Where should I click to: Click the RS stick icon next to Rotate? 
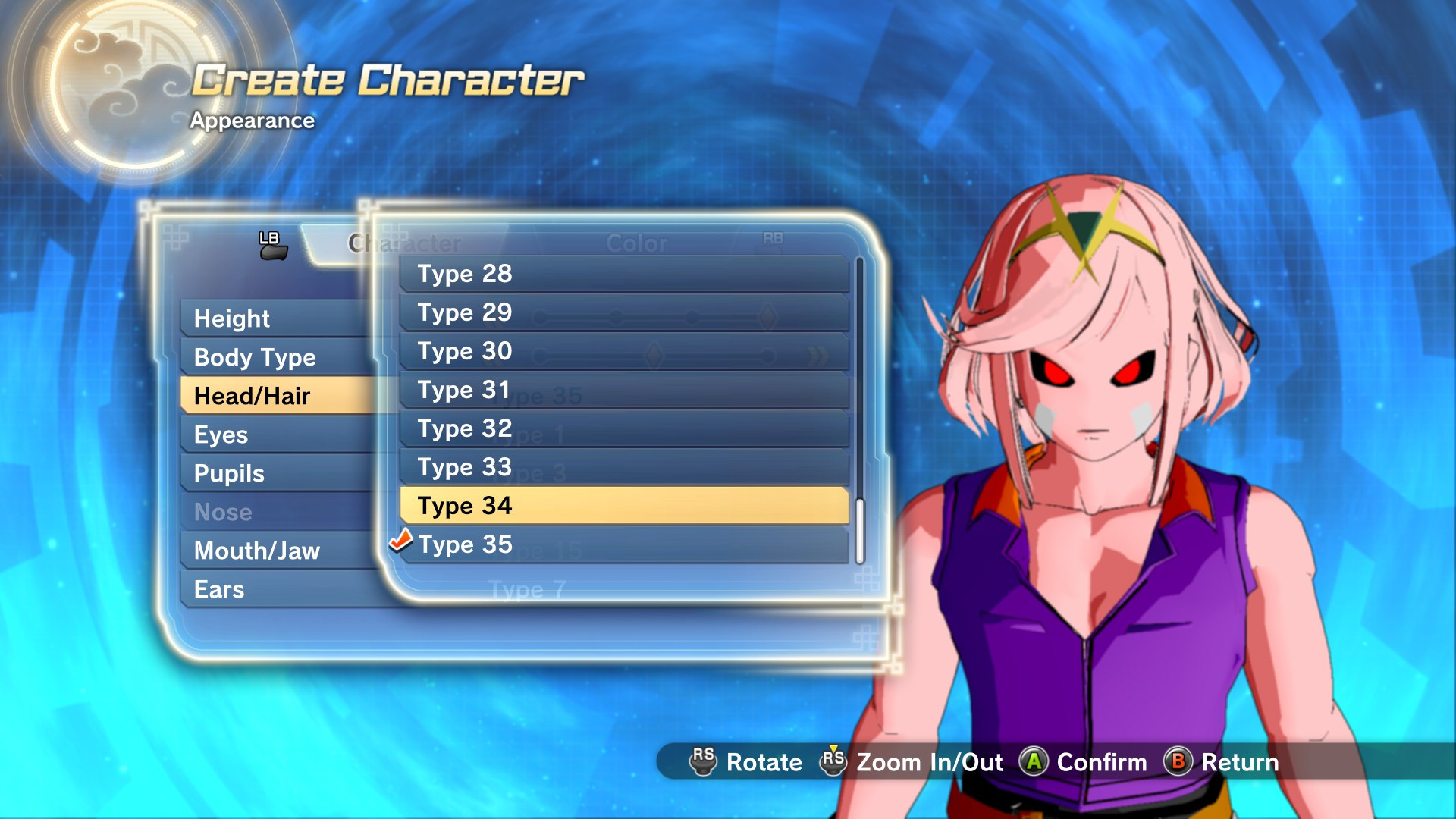pos(703,763)
